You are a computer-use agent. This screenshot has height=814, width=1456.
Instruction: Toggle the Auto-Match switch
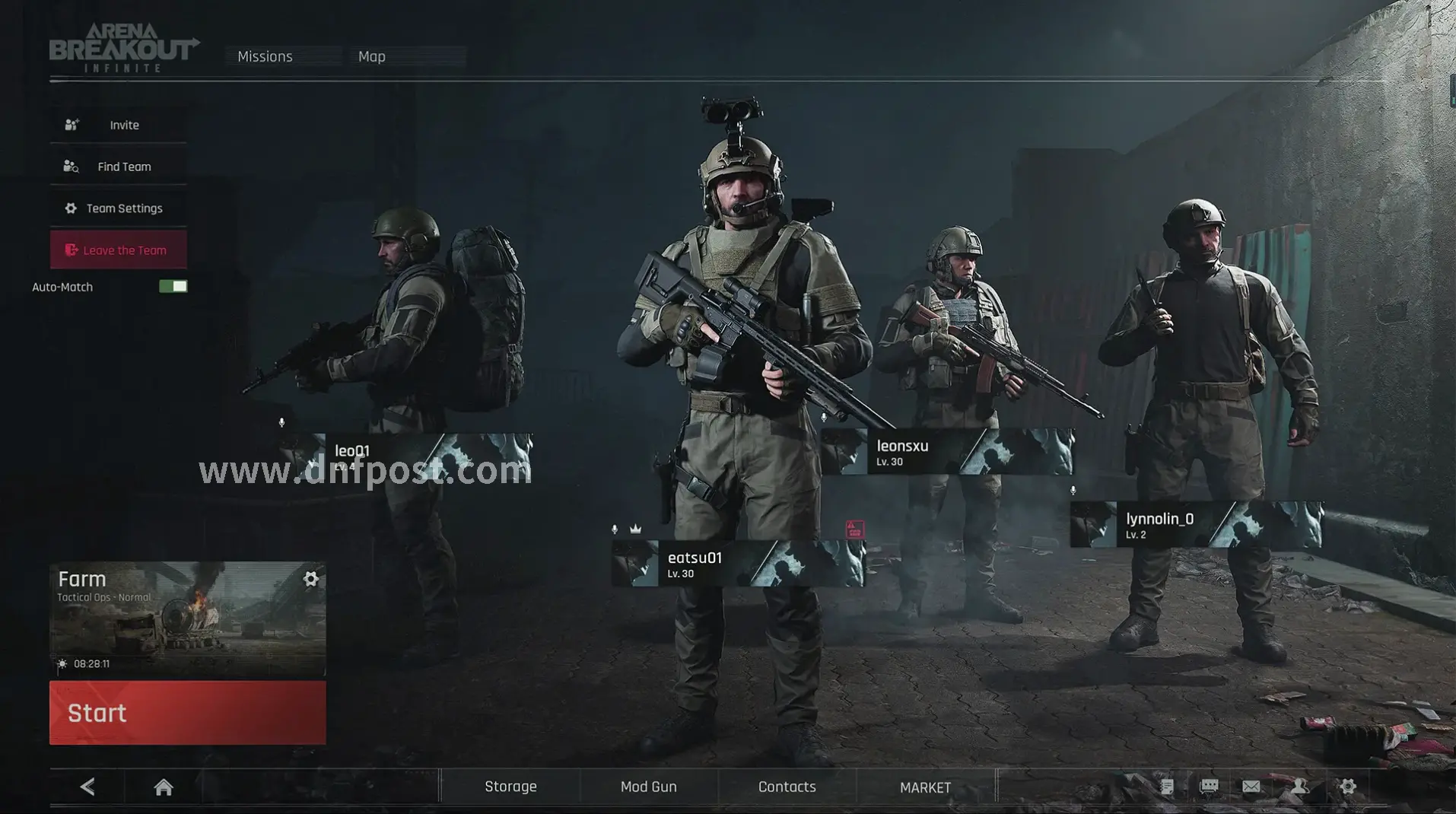pyautogui.click(x=173, y=287)
